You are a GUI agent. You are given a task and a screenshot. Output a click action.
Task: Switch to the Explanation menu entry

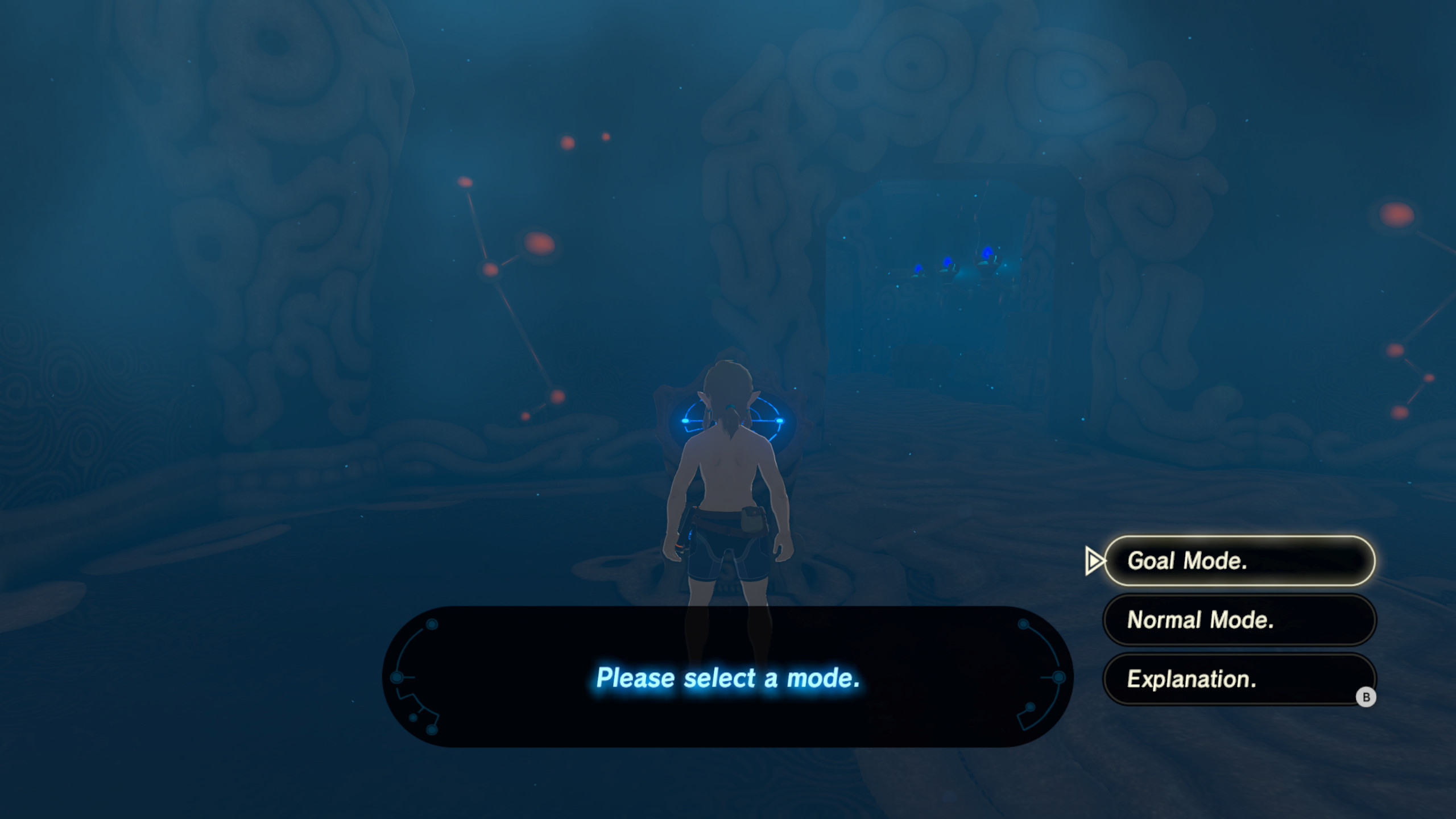pos(1239,680)
